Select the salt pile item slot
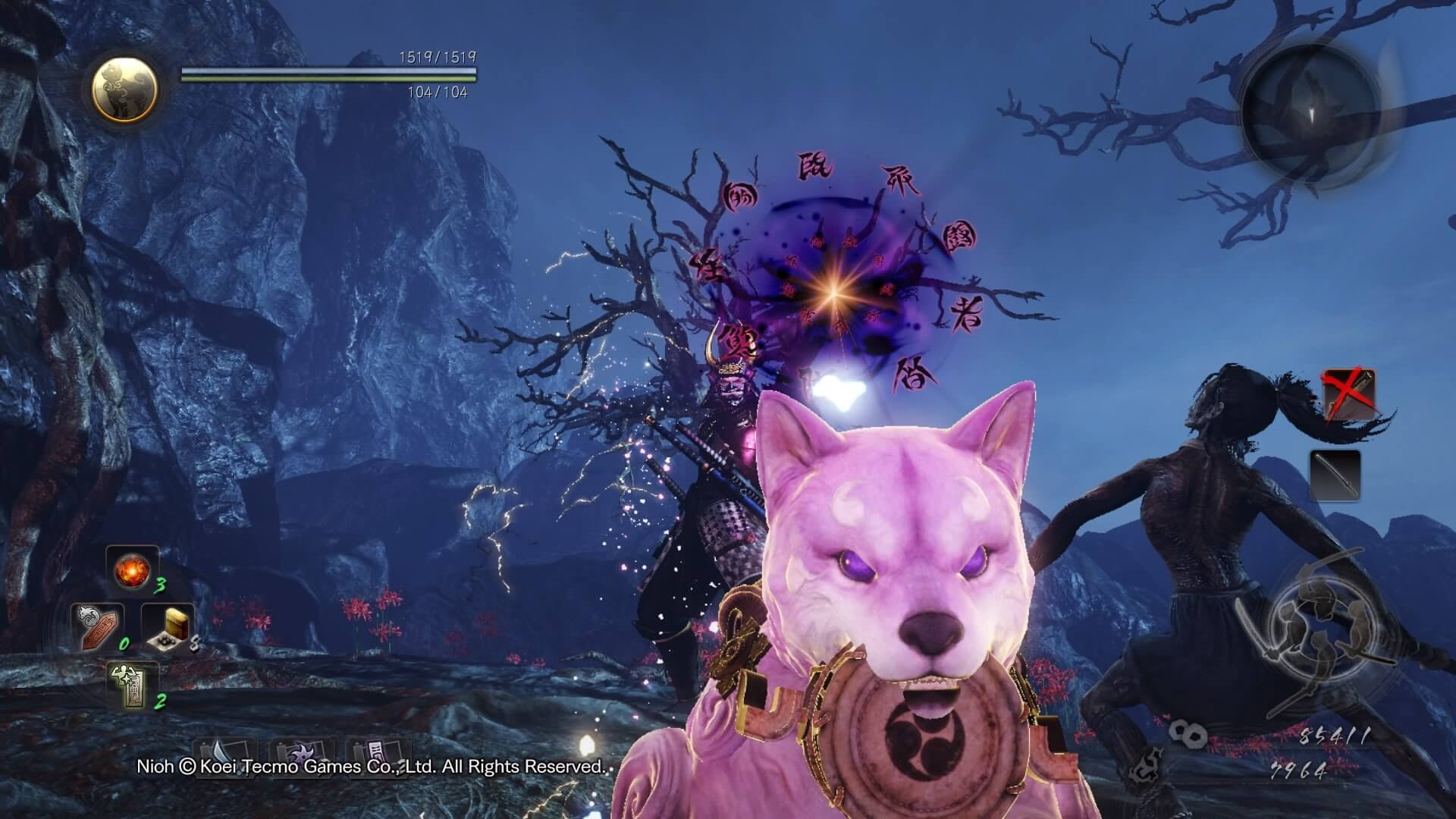This screenshot has height=819, width=1456. pyautogui.click(x=168, y=628)
